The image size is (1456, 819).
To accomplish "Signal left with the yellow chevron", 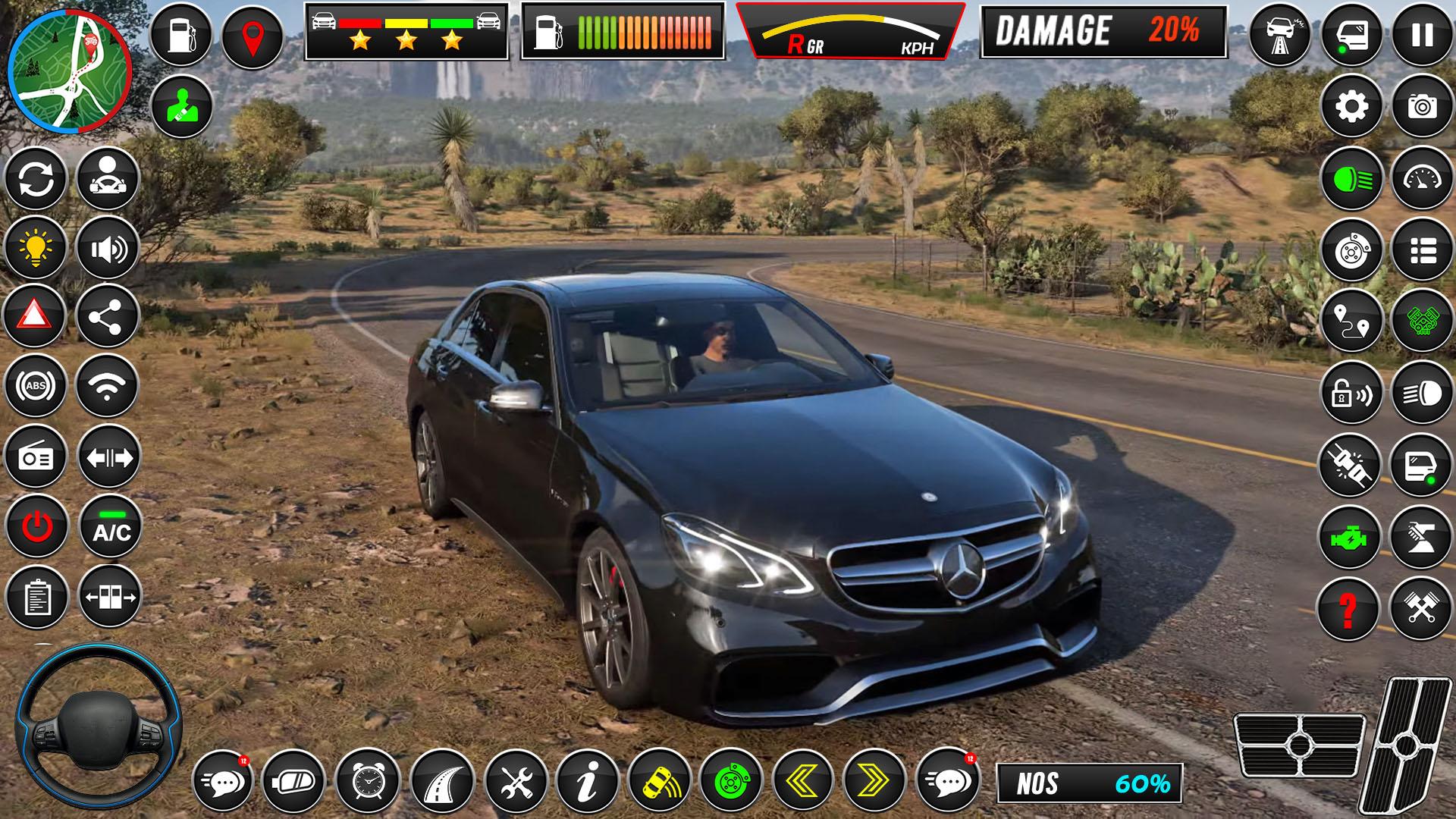I will pos(802,780).
